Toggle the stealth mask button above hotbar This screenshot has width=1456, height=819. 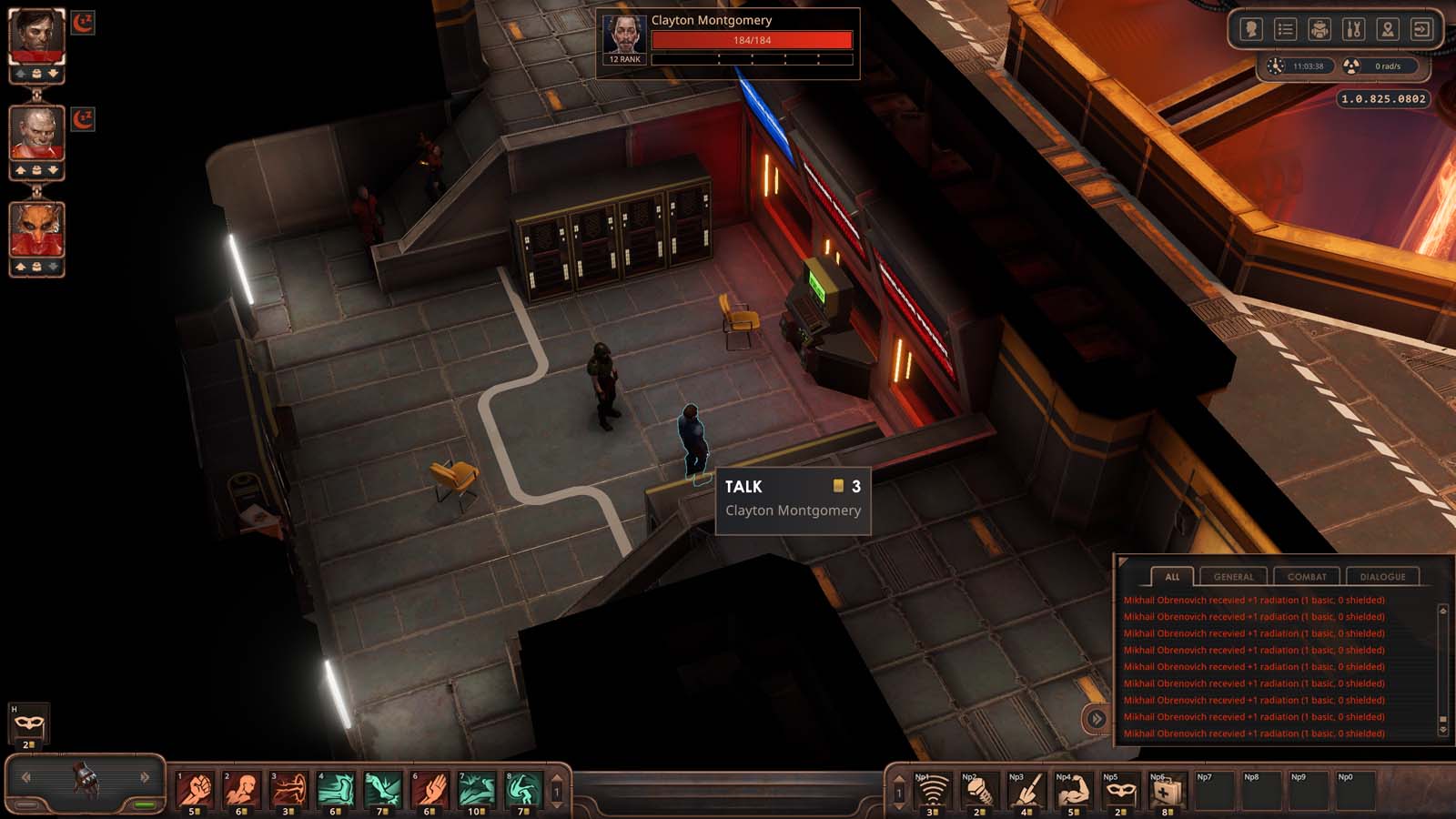point(28,724)
